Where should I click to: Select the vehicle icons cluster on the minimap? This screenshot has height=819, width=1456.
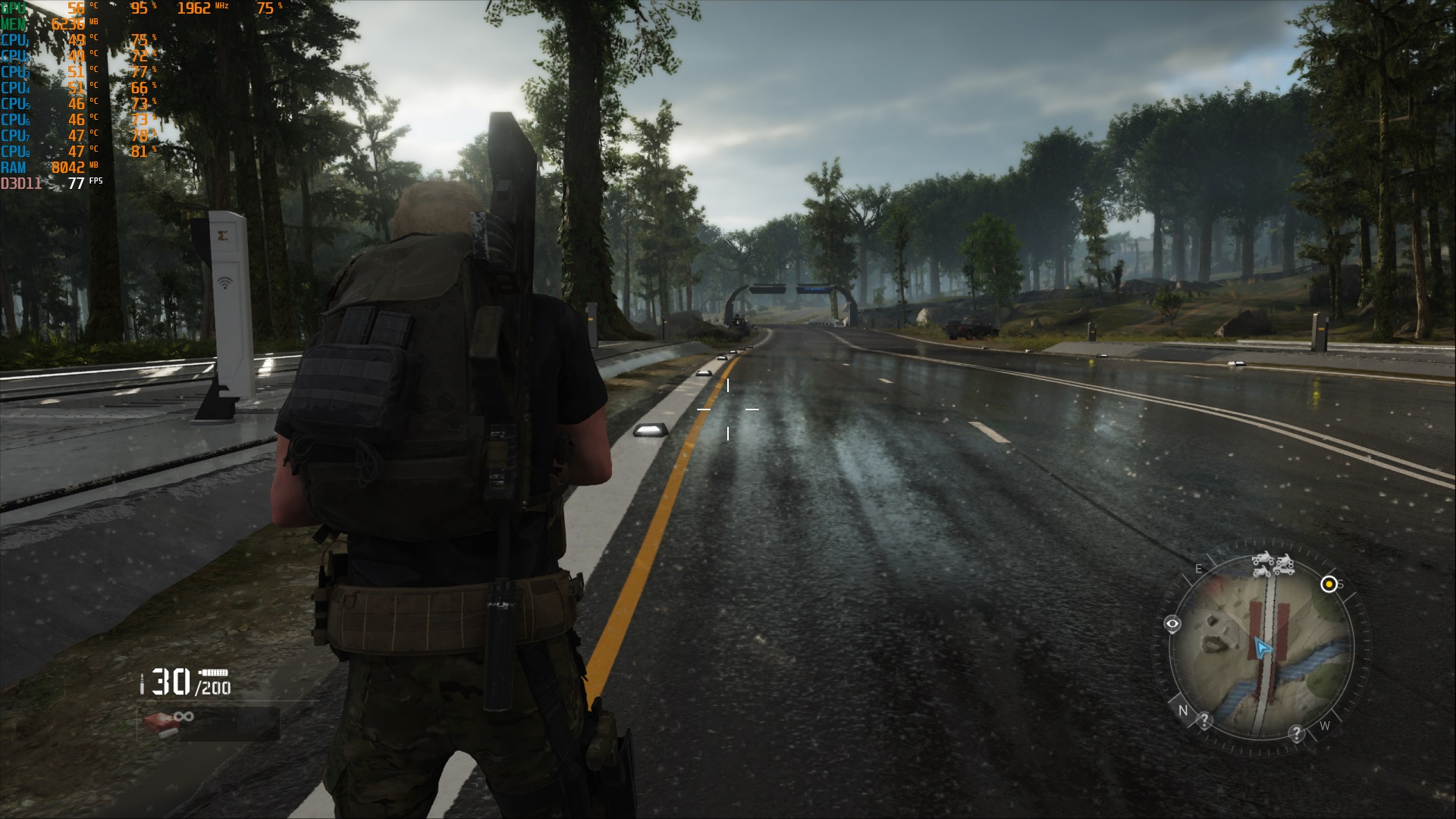coord(1272,563)
